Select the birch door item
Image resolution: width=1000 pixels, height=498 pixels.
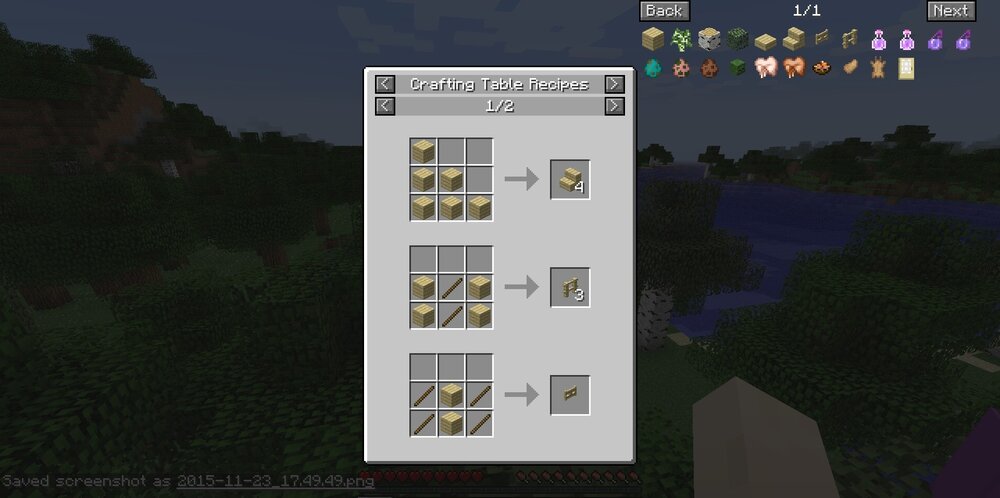tap(907, 69)
